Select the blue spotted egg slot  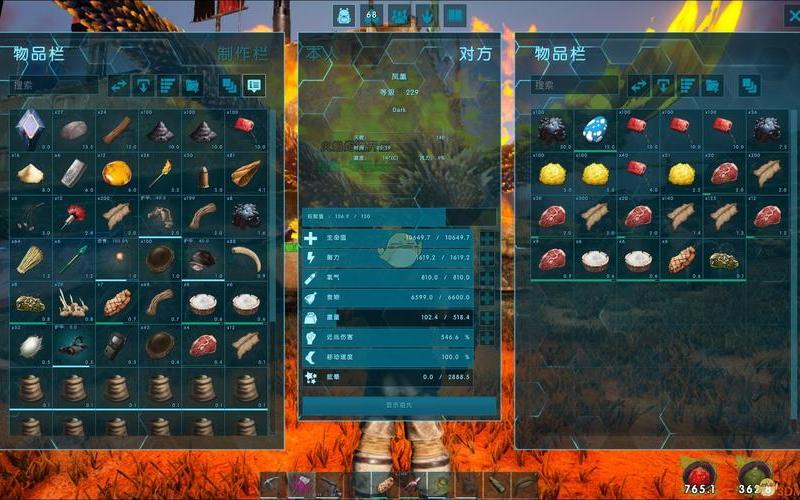[x=598, y=129]
